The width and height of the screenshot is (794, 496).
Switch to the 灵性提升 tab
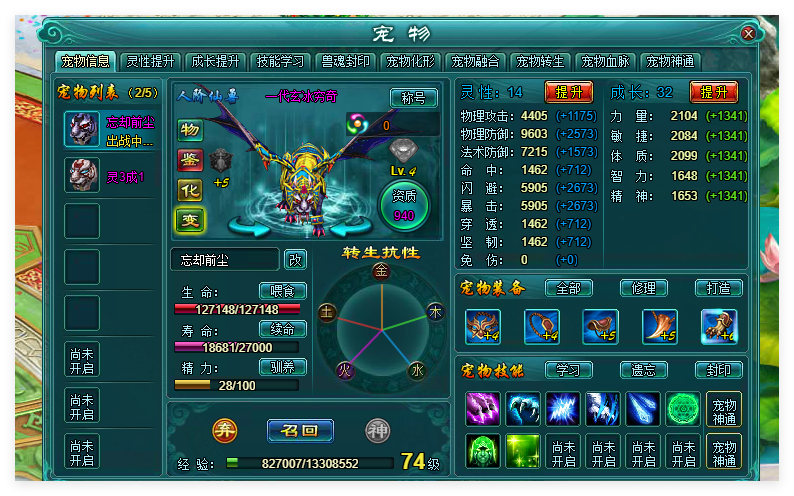pyautogui.click(x=150, y=61)
